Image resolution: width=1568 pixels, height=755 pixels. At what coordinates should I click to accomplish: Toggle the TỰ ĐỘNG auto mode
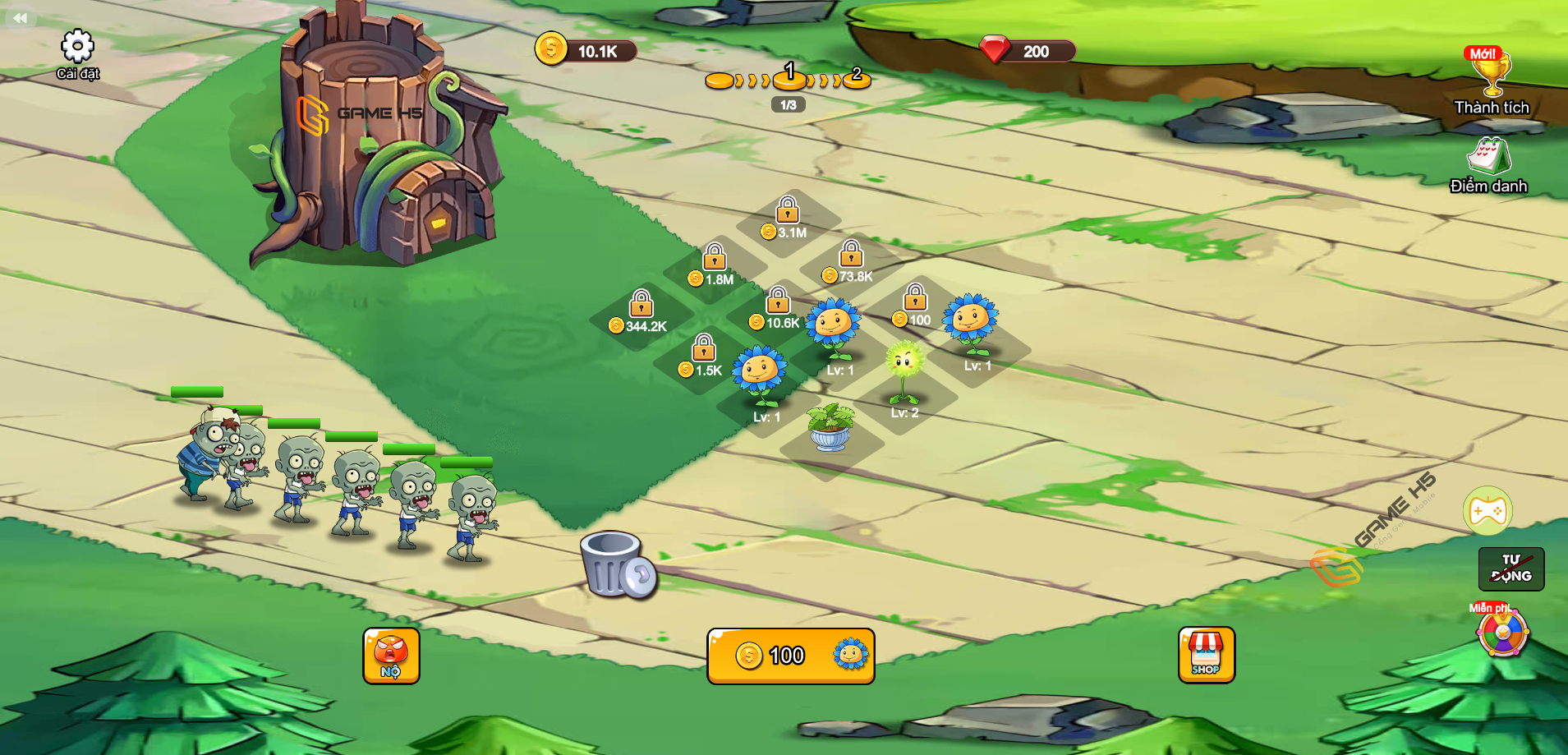(x=1511, y=569)
